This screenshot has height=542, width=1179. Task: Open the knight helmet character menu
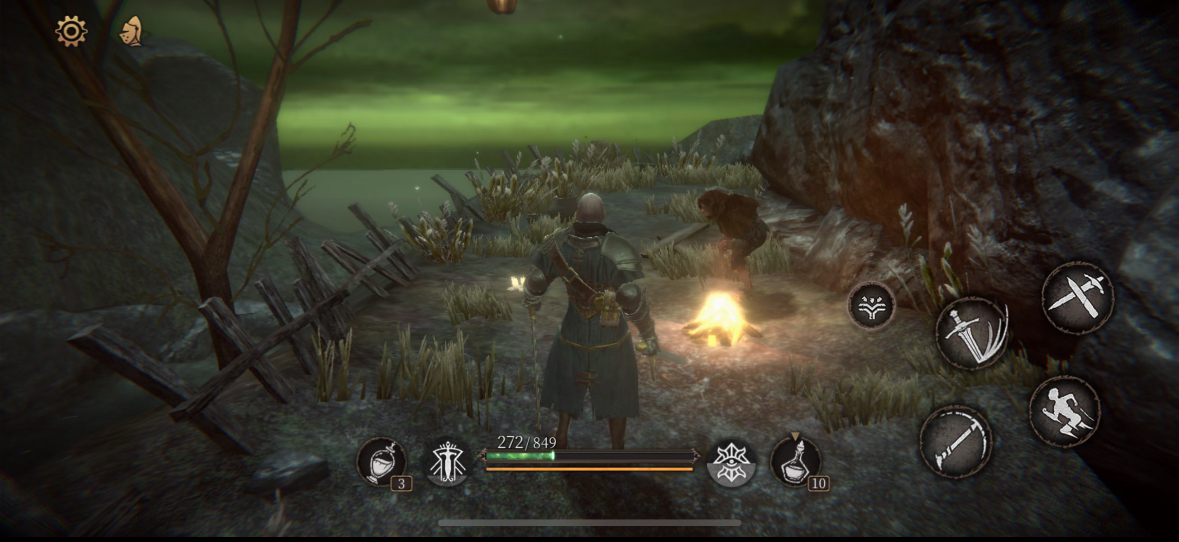click(x=130, y=31)
